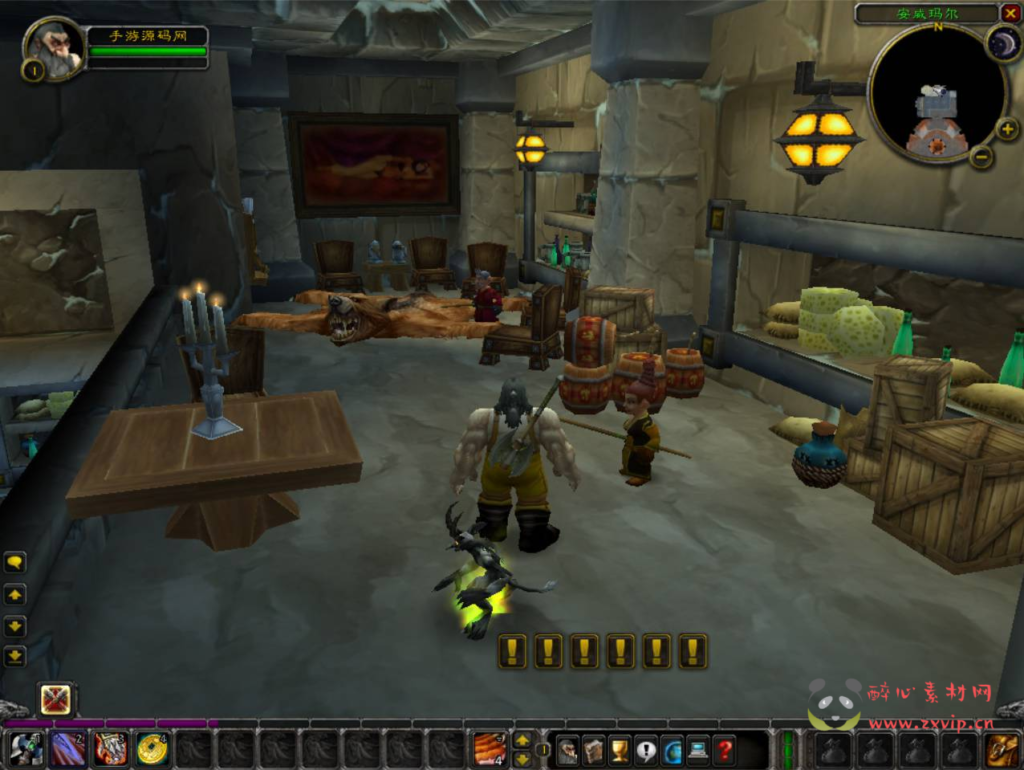
Task: Open the red question mark help button
Action: tap(724, 750)
